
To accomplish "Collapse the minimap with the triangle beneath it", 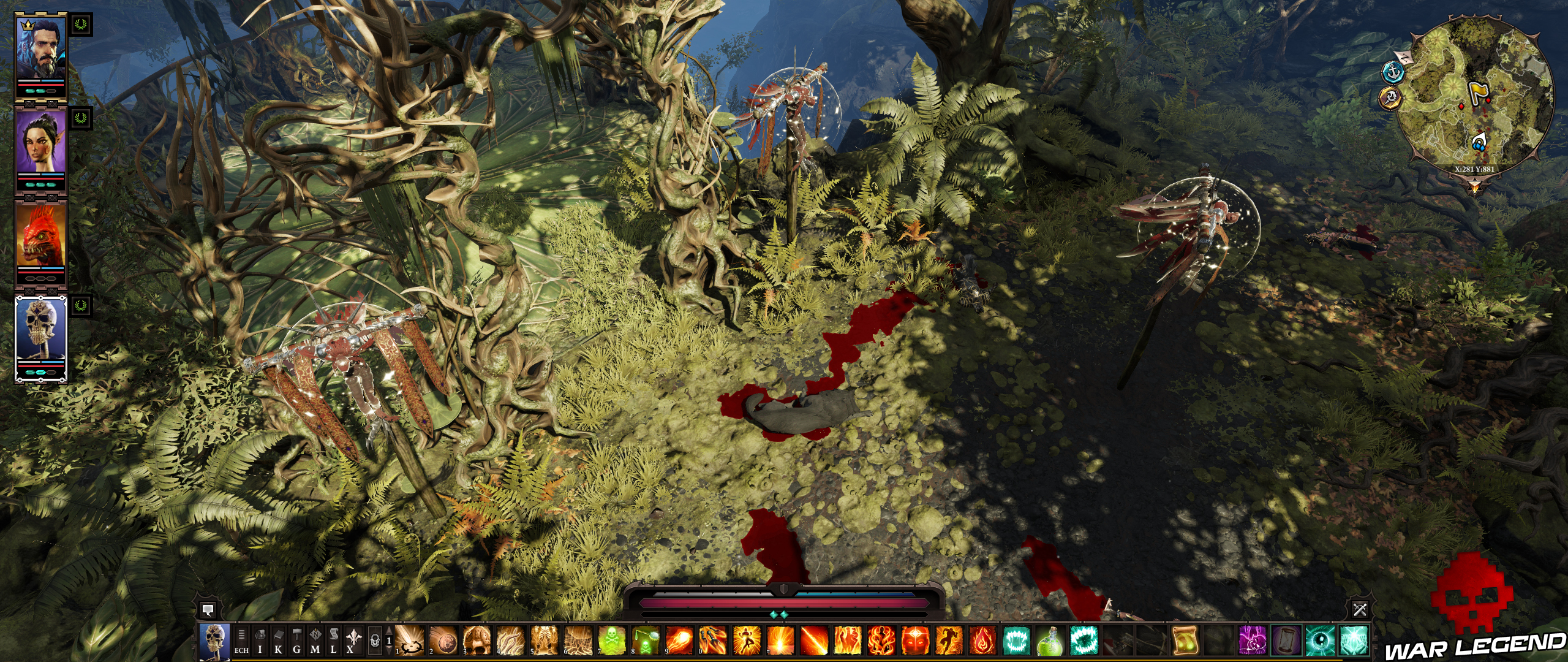I will click(x=1474, y=185).
